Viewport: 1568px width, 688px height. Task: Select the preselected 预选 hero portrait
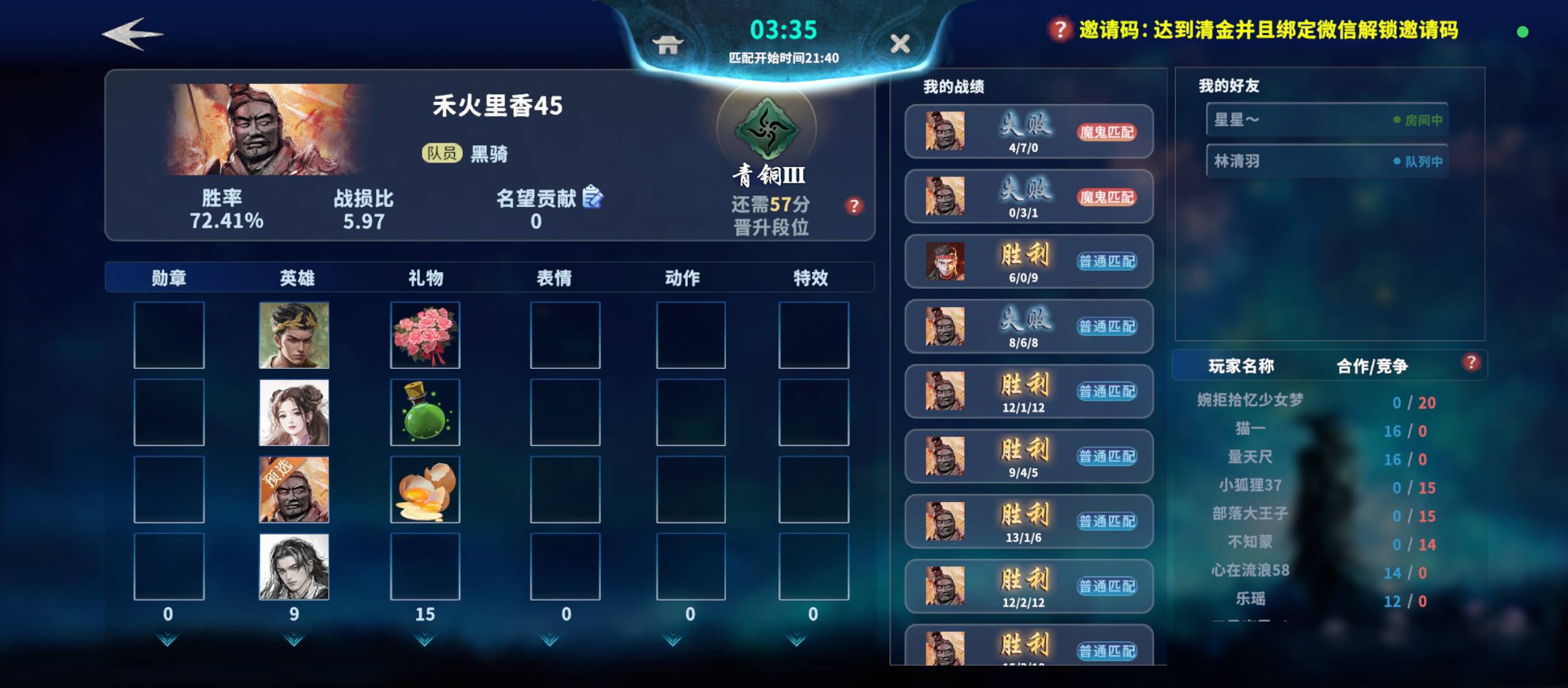(x=294, y=489)
